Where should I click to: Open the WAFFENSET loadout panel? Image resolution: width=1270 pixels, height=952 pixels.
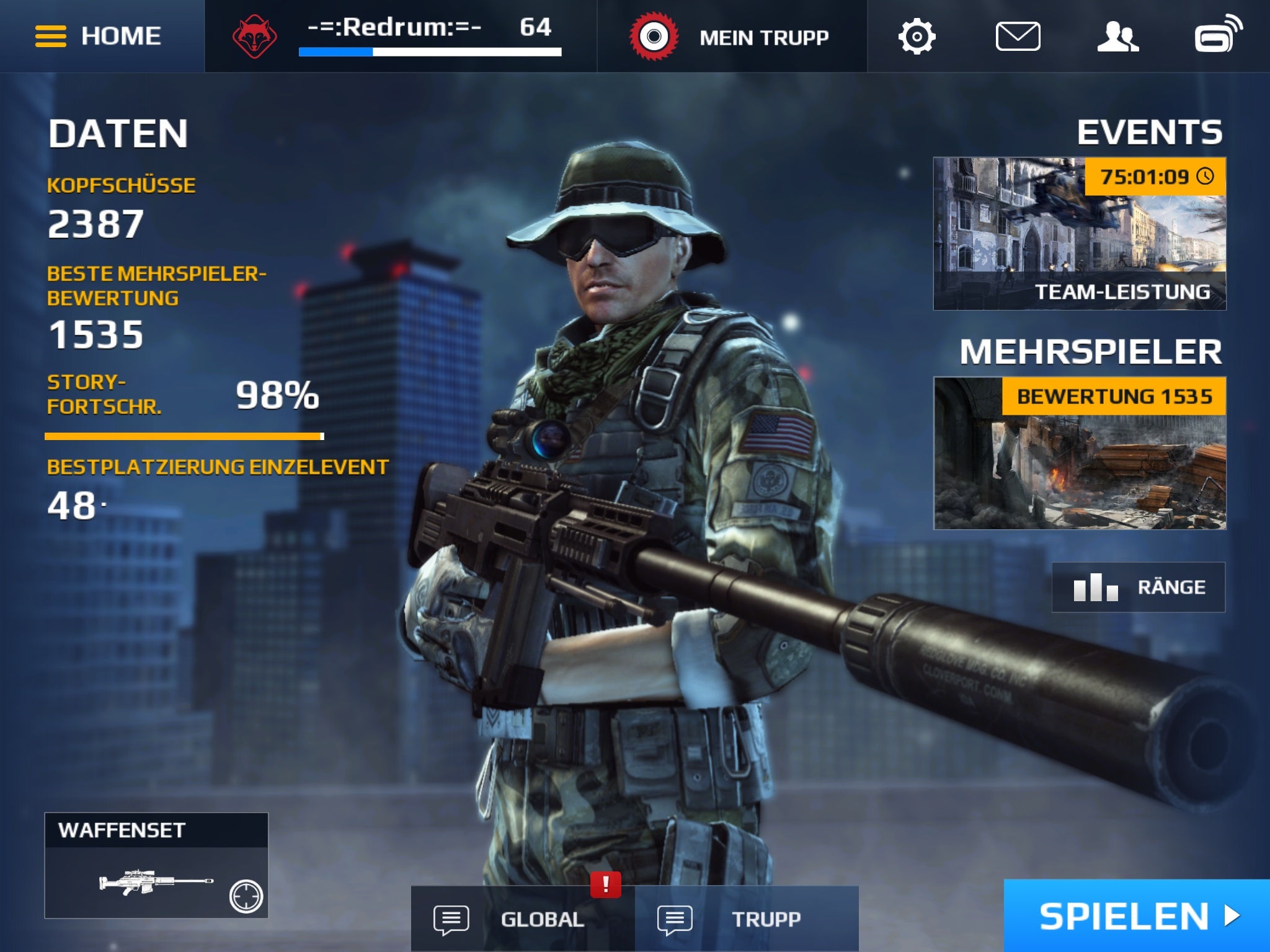[x=156, y=865]
